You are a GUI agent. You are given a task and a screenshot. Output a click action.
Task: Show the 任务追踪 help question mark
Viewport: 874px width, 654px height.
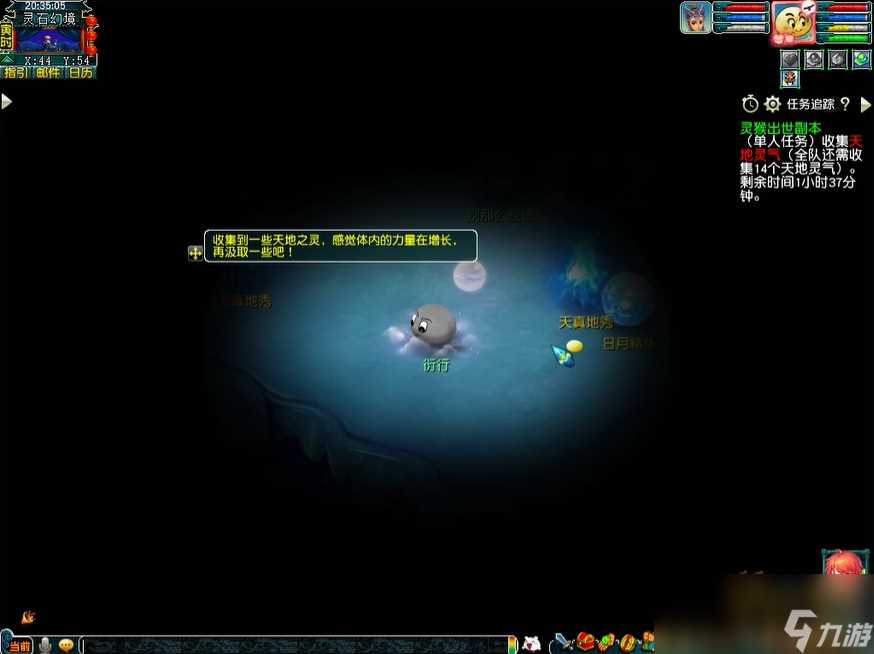pos(845,104)
